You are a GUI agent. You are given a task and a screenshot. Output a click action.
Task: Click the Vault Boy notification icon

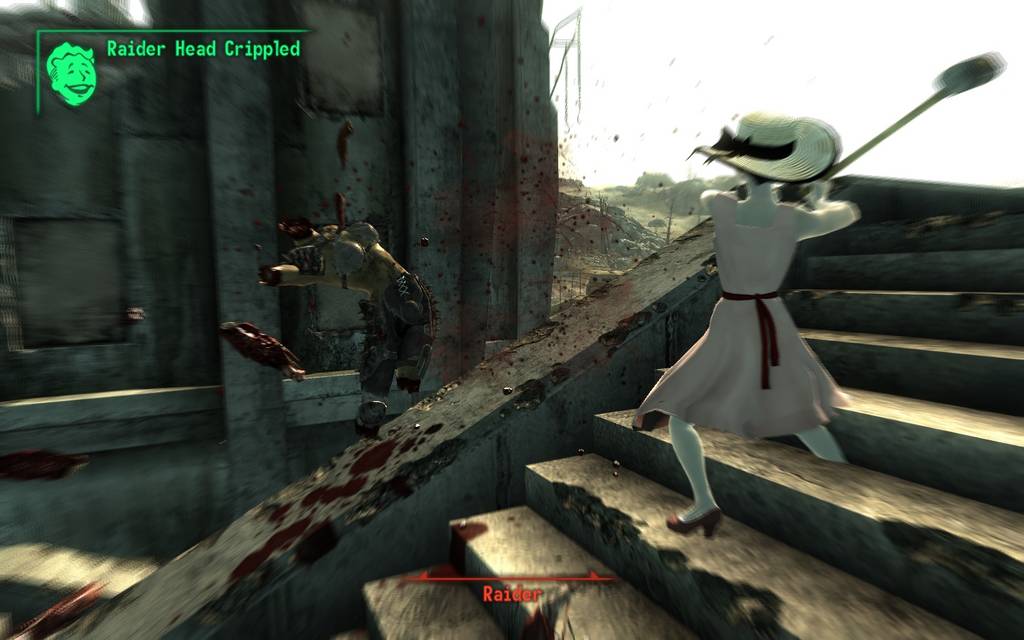(71, 73)
